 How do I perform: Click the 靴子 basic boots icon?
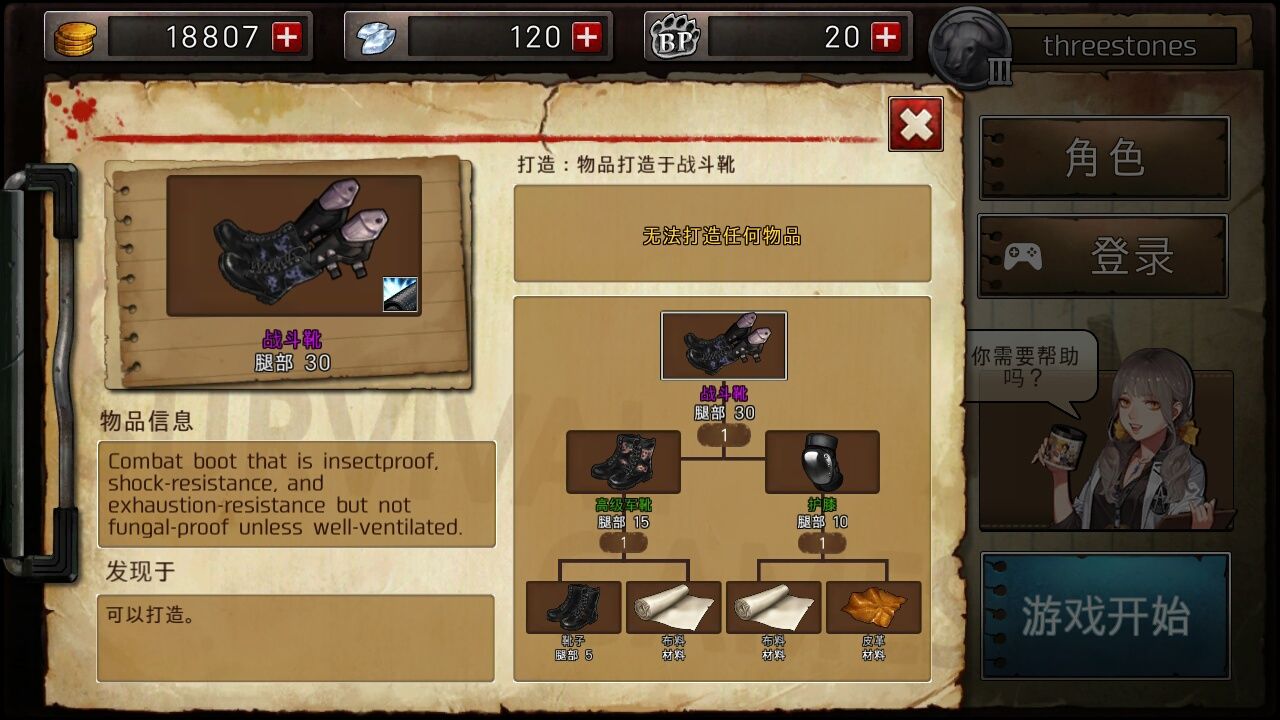[x=572, y=605]
